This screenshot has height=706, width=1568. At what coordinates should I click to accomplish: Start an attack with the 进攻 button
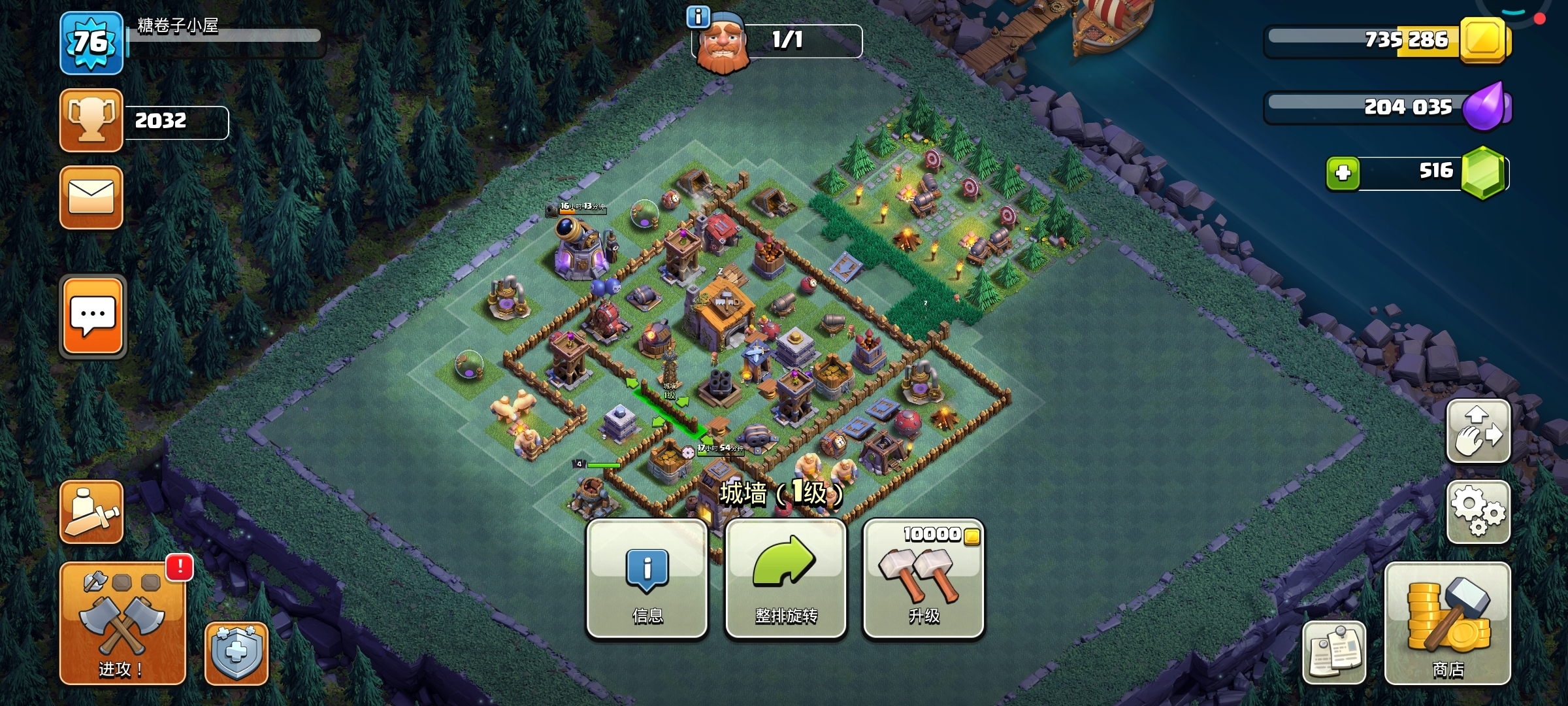tap(122, 623)
